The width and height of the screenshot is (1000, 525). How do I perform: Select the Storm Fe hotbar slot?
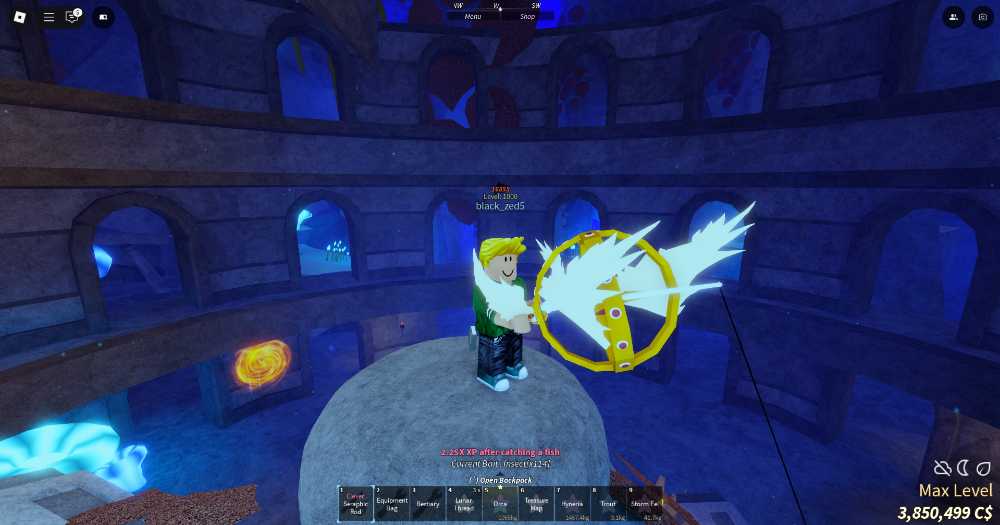click(644, 503)
